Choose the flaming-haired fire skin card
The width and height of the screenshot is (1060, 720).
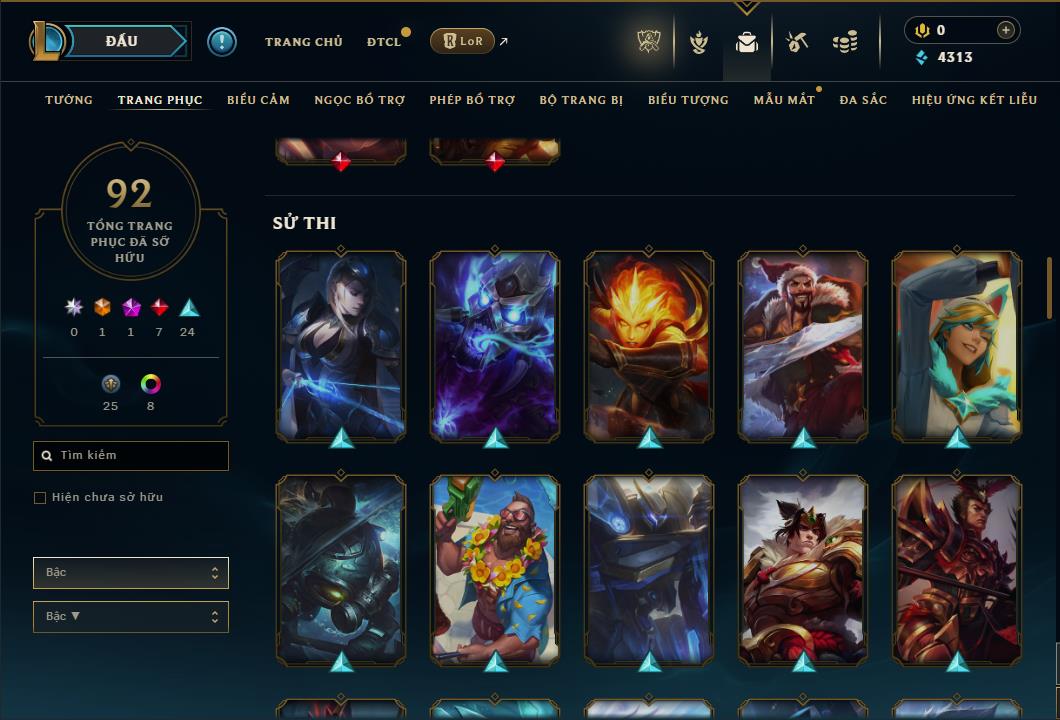[x=649, y=345]
